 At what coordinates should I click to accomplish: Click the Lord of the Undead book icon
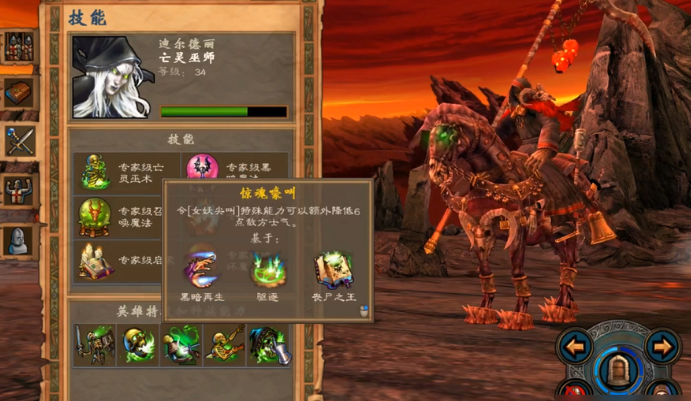pos(332,268)
